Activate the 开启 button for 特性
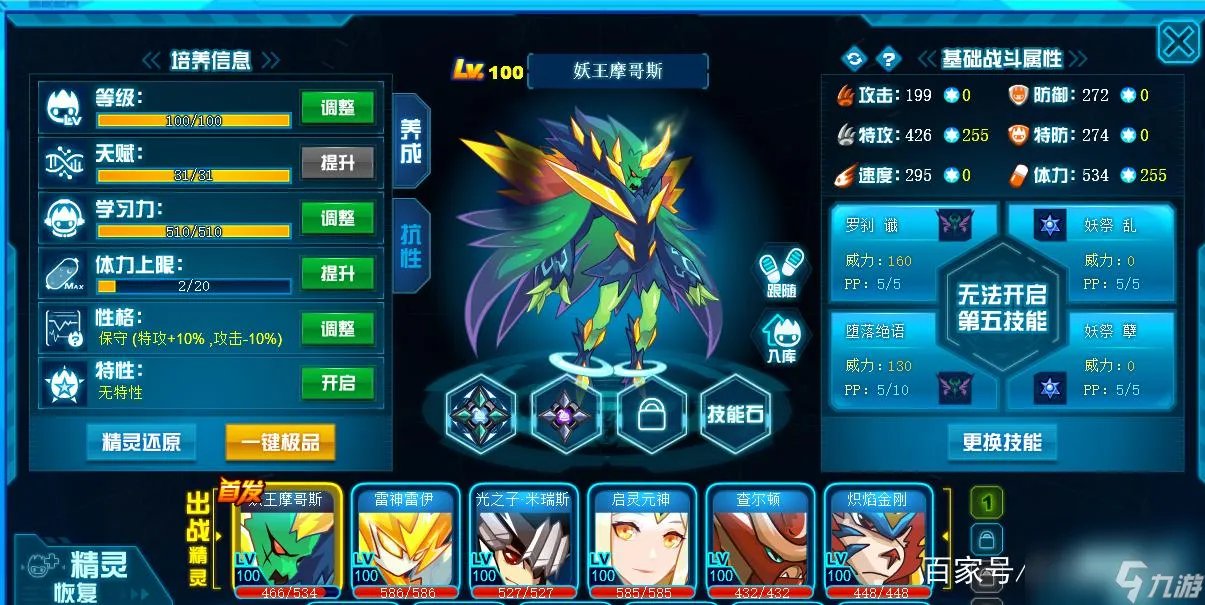1205x605 pixels. coord(337,383)
